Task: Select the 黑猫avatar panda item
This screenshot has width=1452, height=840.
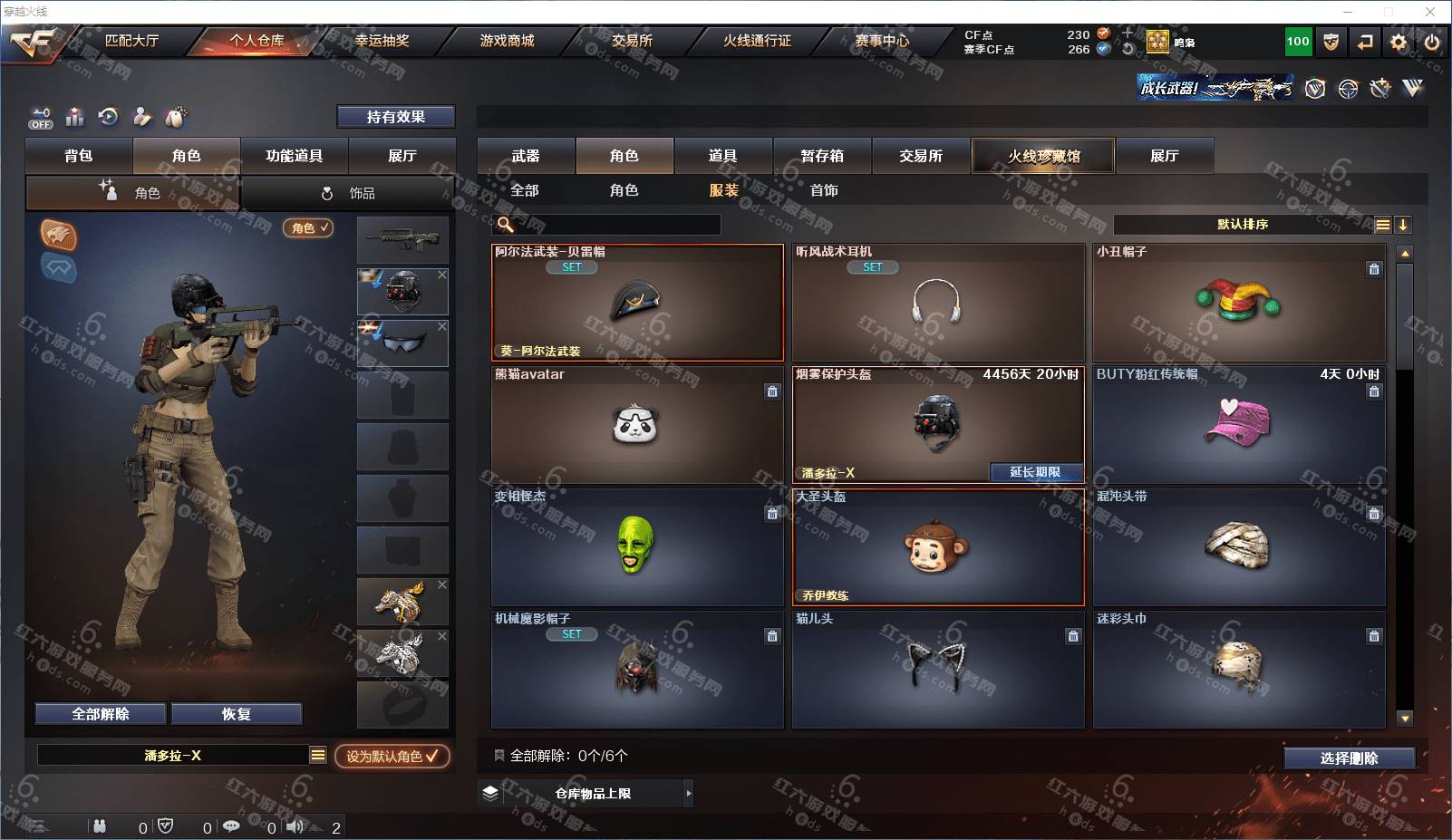Action: pos(636,425)
